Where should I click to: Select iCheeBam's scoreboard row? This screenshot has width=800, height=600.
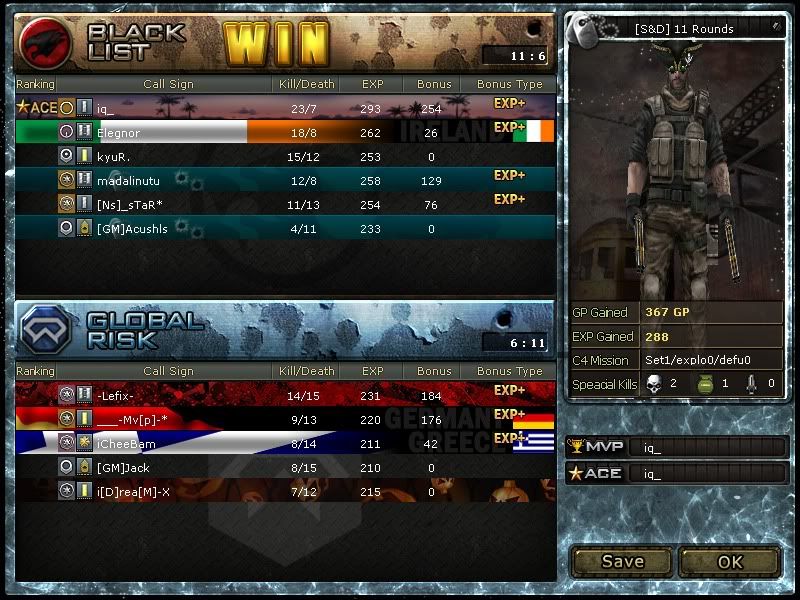pos(285,443)
